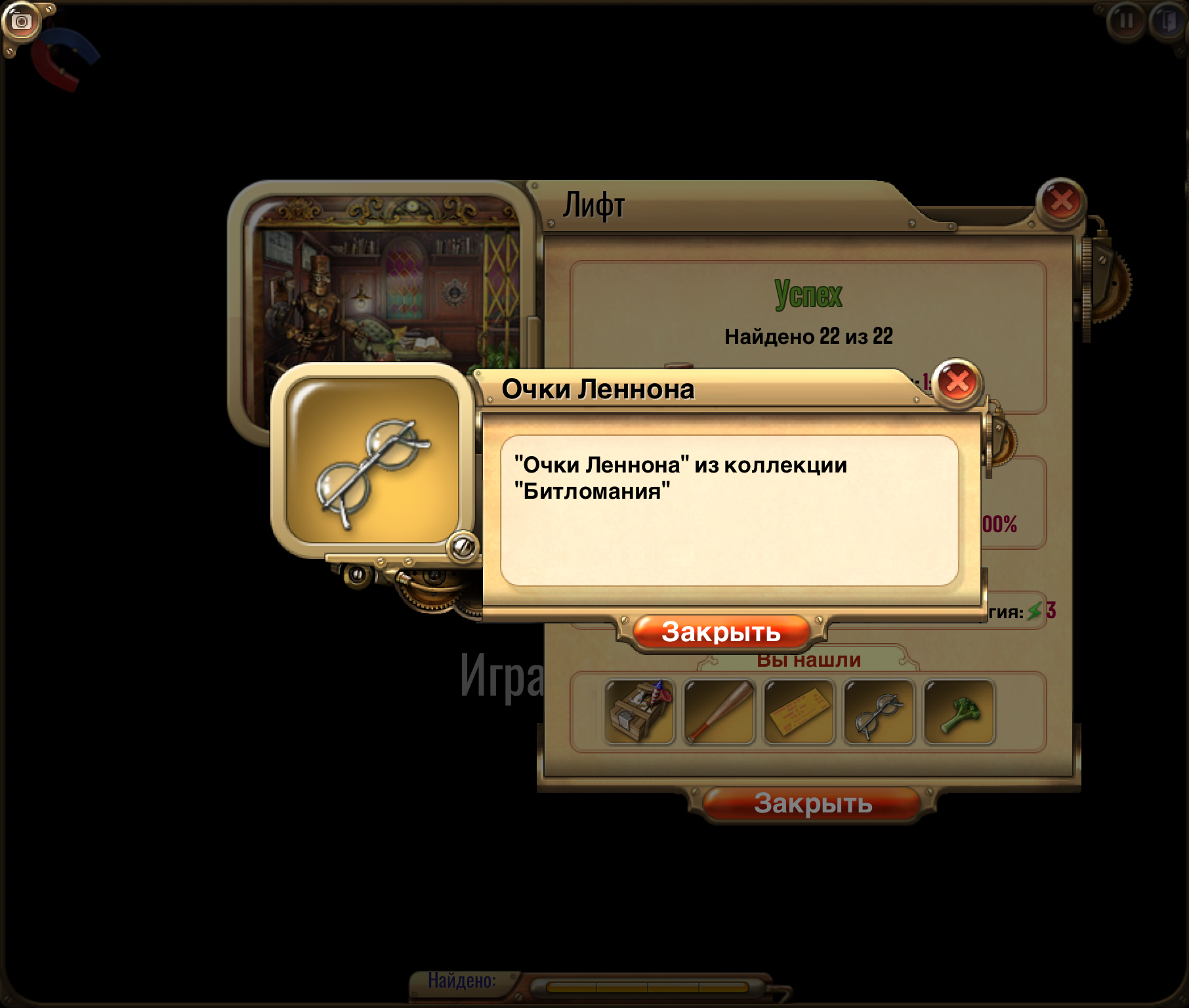Click the bright red Закрыть button under the item description
The height and width of the screenshot is (1008, 1189).
point(720,632)
